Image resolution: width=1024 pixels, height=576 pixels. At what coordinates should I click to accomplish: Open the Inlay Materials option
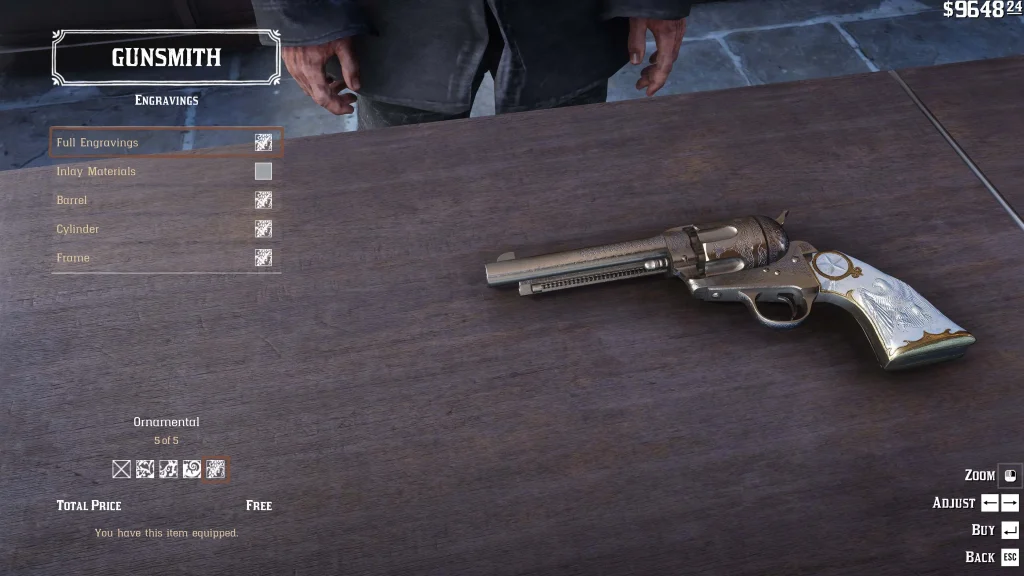tap(166, 172)
